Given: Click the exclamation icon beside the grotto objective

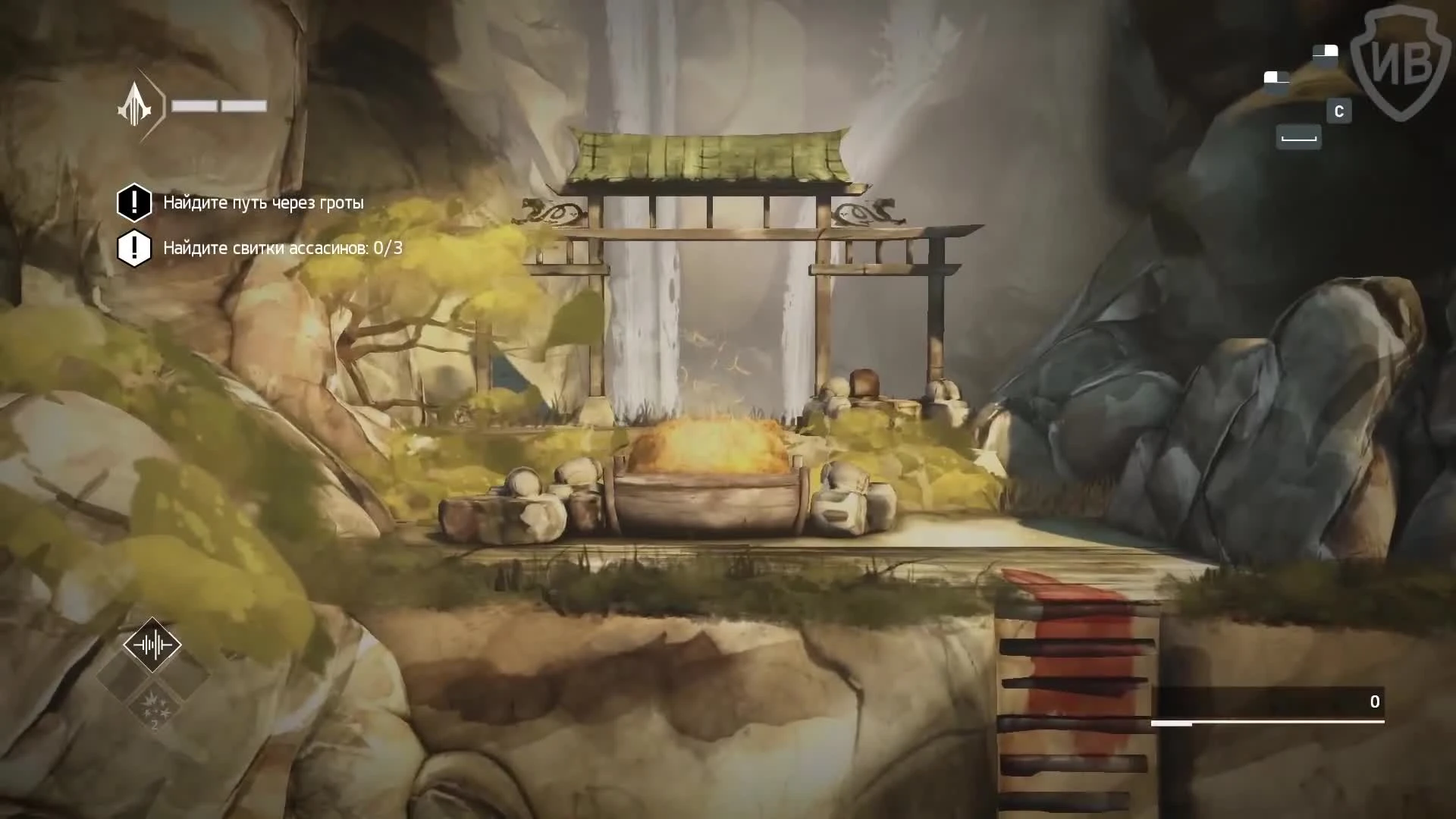Looking at the screenshot, I should pyautogui.click(x=134, y=202).
